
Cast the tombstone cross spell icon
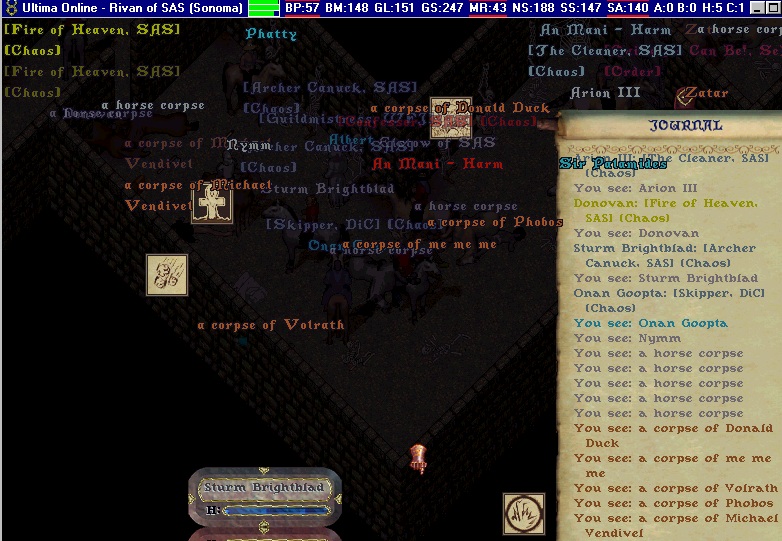pos(211,203)
